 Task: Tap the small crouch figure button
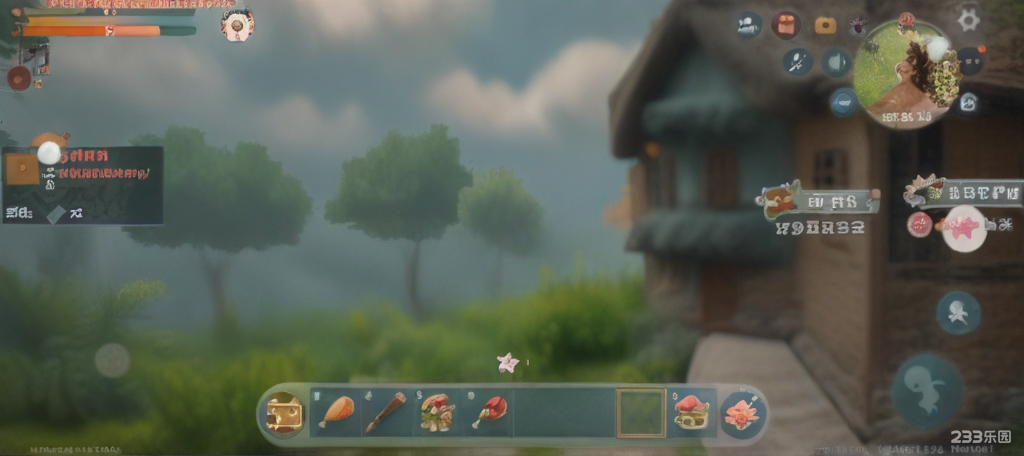click(957, 313)
